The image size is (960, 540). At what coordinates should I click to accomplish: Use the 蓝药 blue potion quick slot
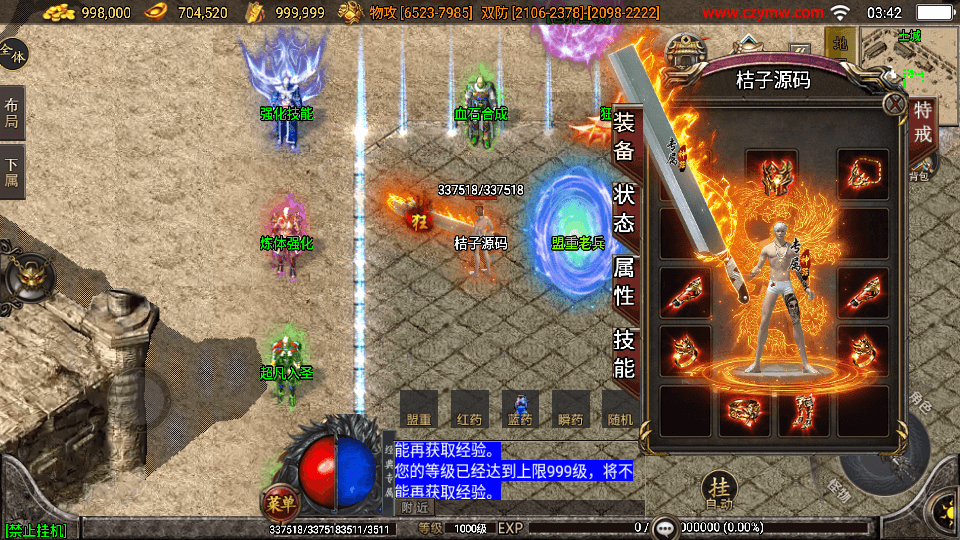pos(520,409)
